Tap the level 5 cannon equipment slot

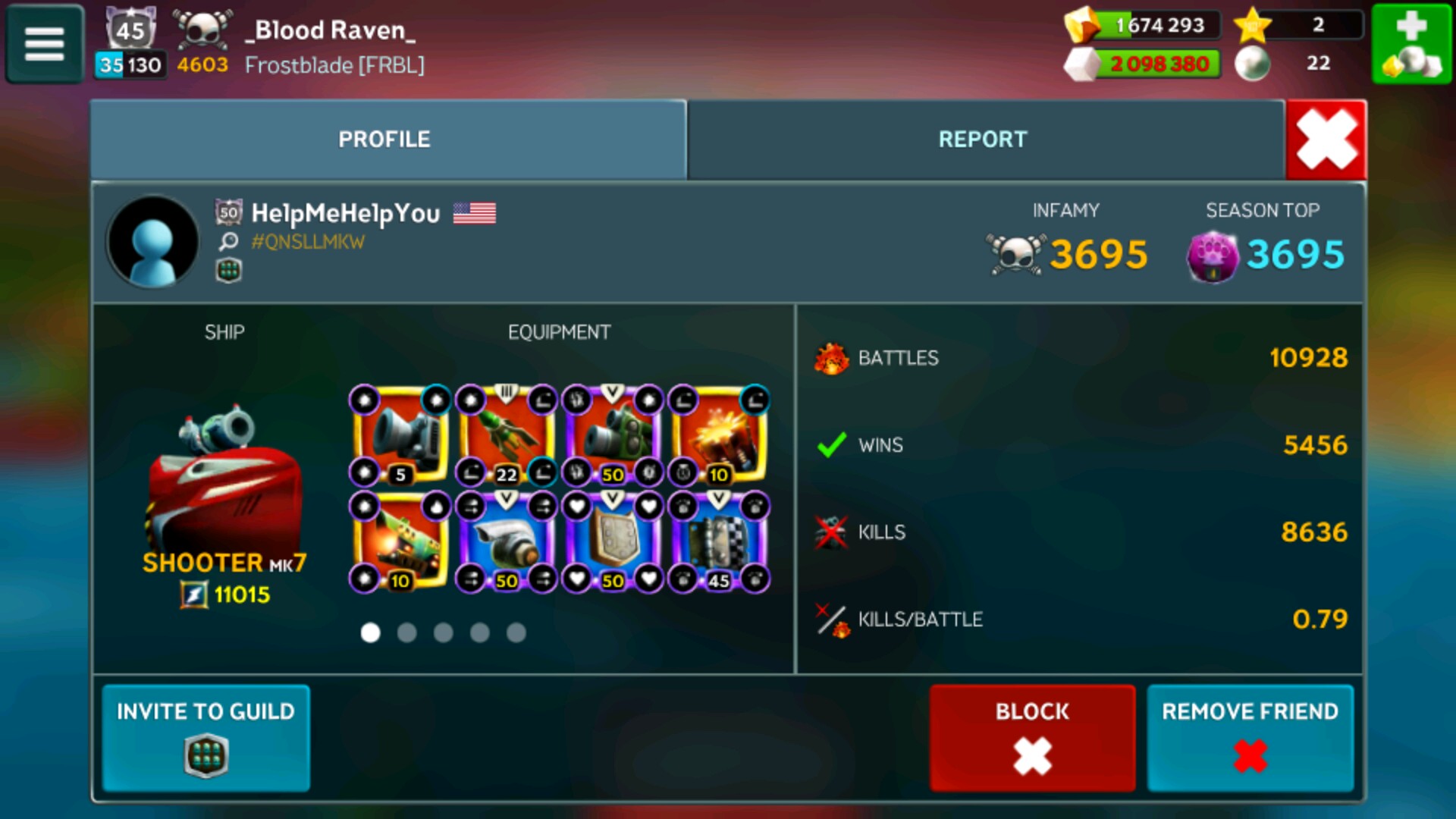click(x=400, y=435)
